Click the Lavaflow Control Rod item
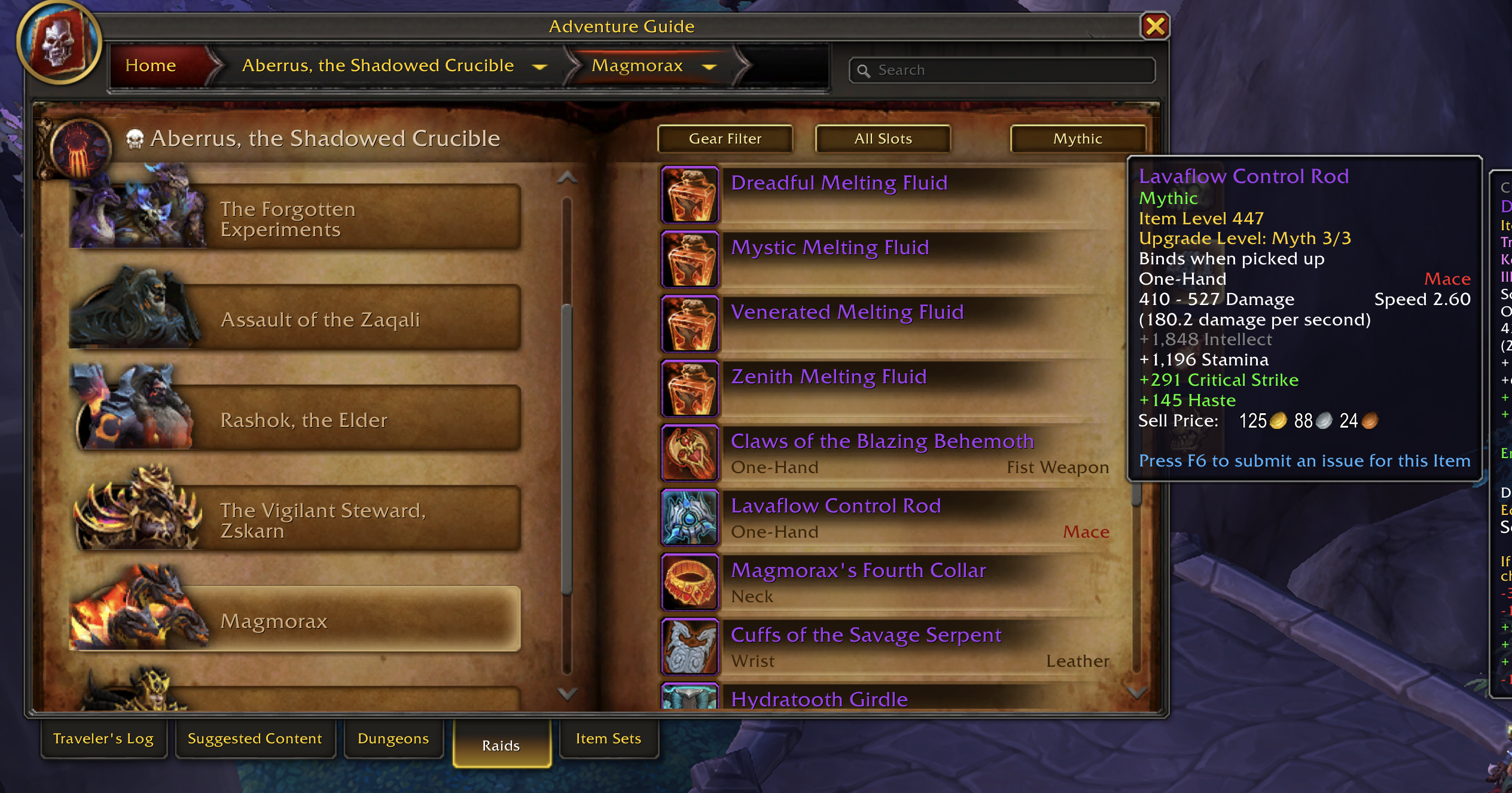 coord(835,506)
